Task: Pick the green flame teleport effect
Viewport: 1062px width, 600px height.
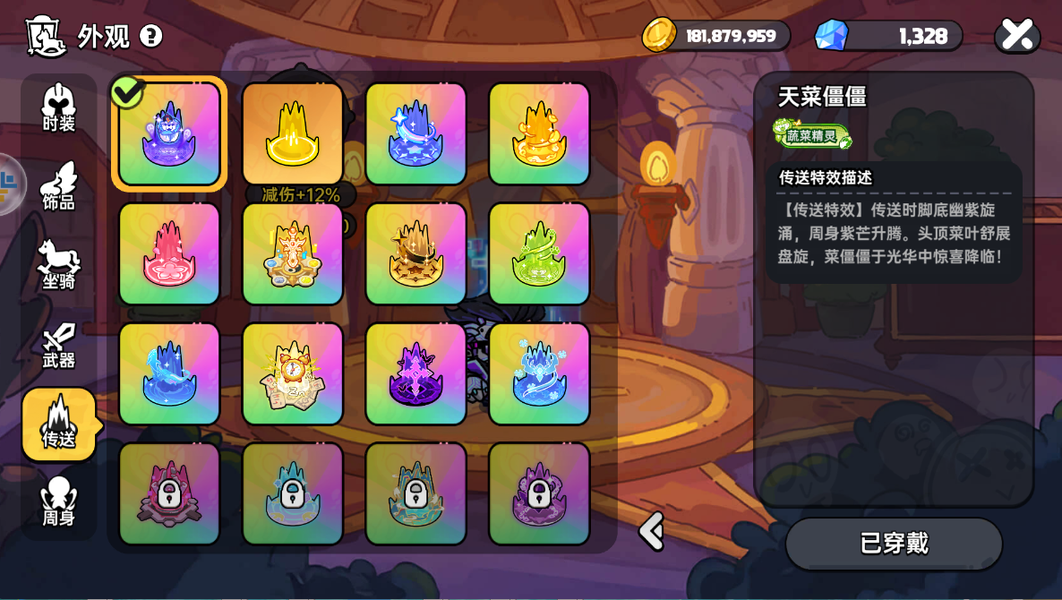Action: tap(539, 254)
